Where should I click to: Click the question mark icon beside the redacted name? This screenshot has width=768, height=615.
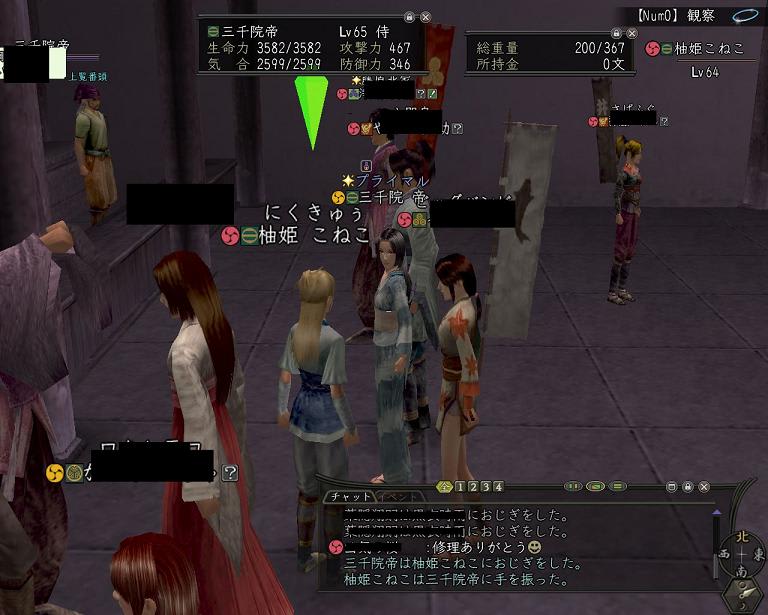click(x=230, y=472)
